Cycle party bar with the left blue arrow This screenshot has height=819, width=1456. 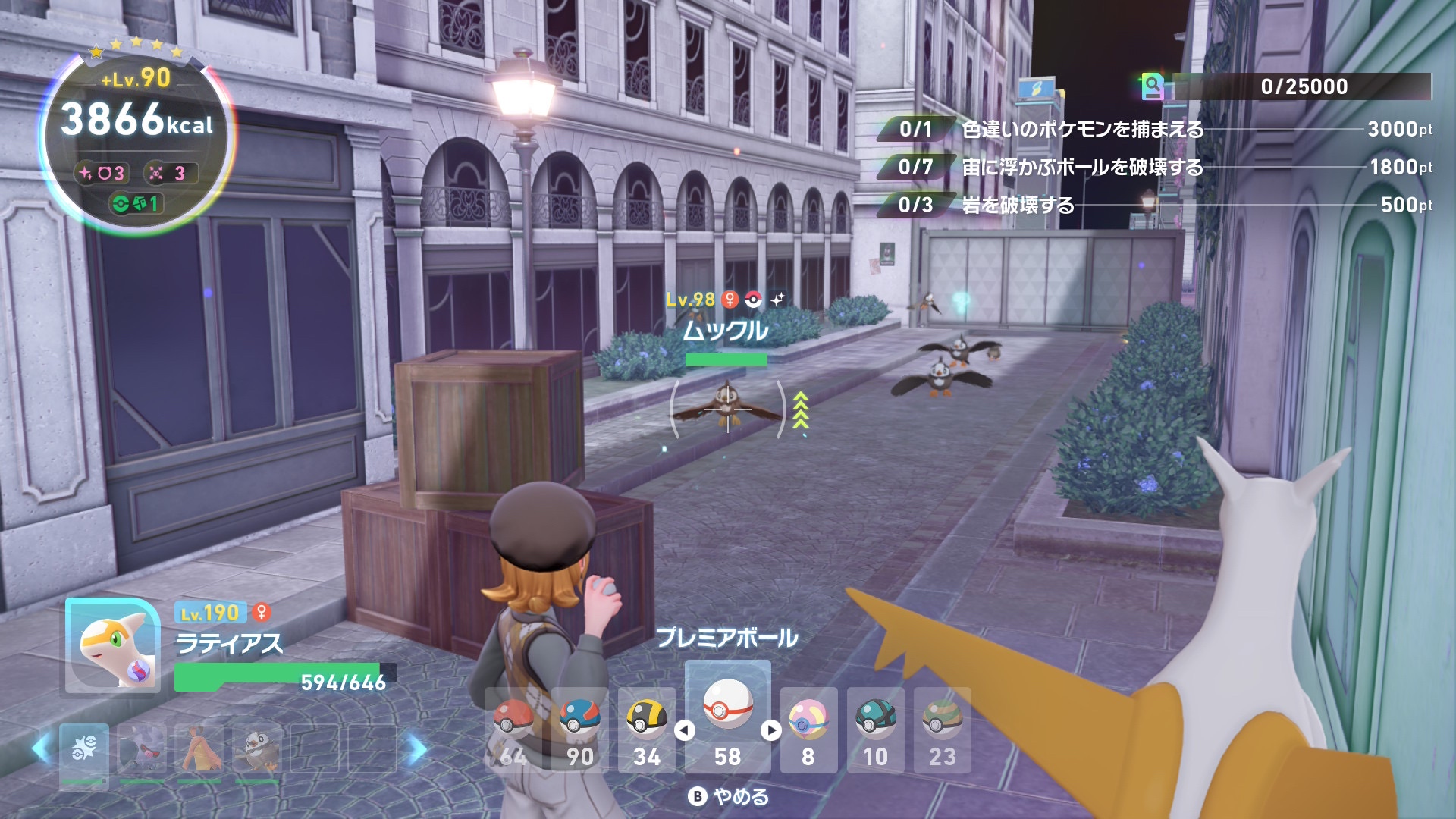(41, 749)
